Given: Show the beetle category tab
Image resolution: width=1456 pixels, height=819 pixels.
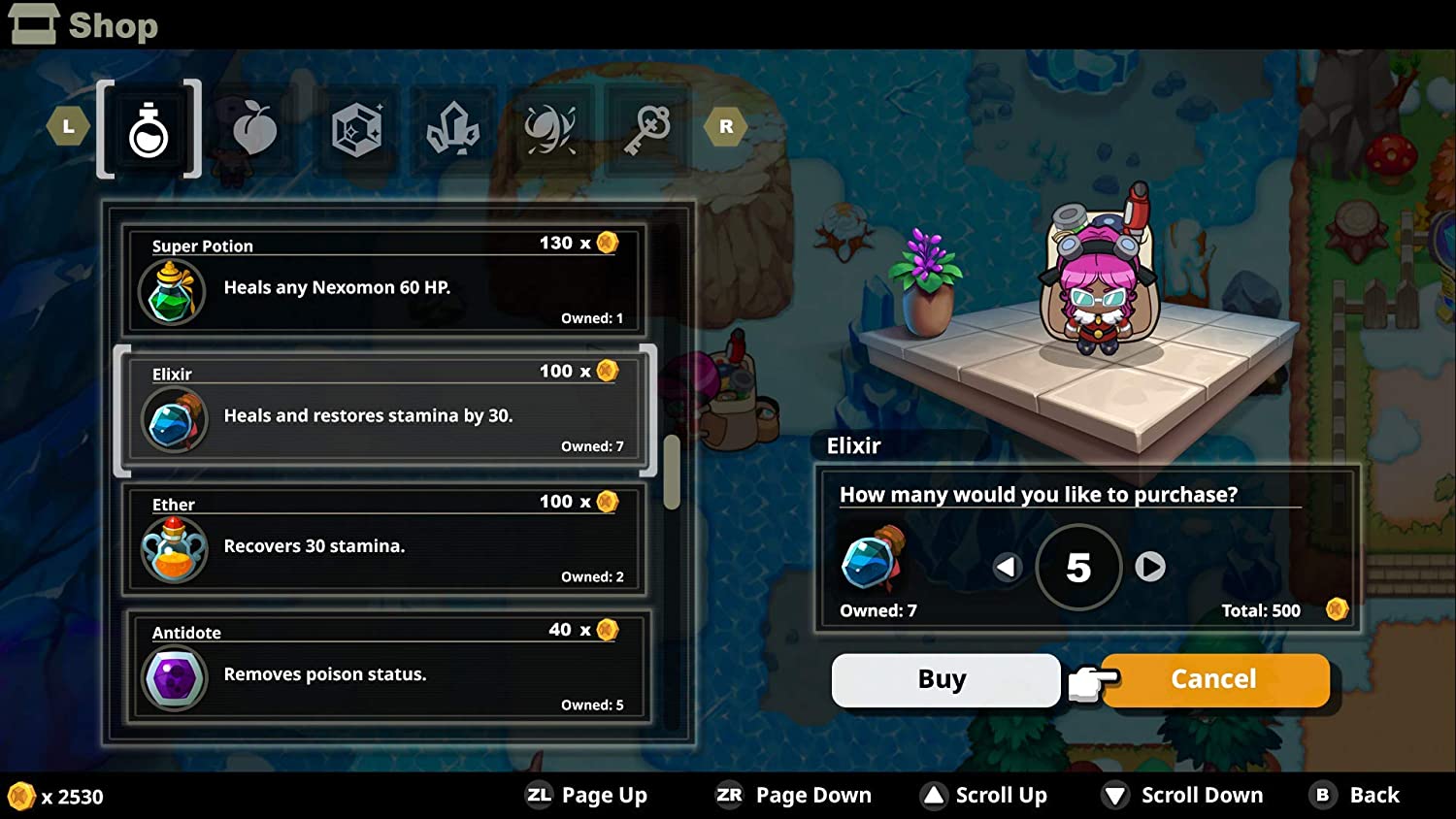Looking at the screenshot, I should pyautogui.click(x=550, y=129).
